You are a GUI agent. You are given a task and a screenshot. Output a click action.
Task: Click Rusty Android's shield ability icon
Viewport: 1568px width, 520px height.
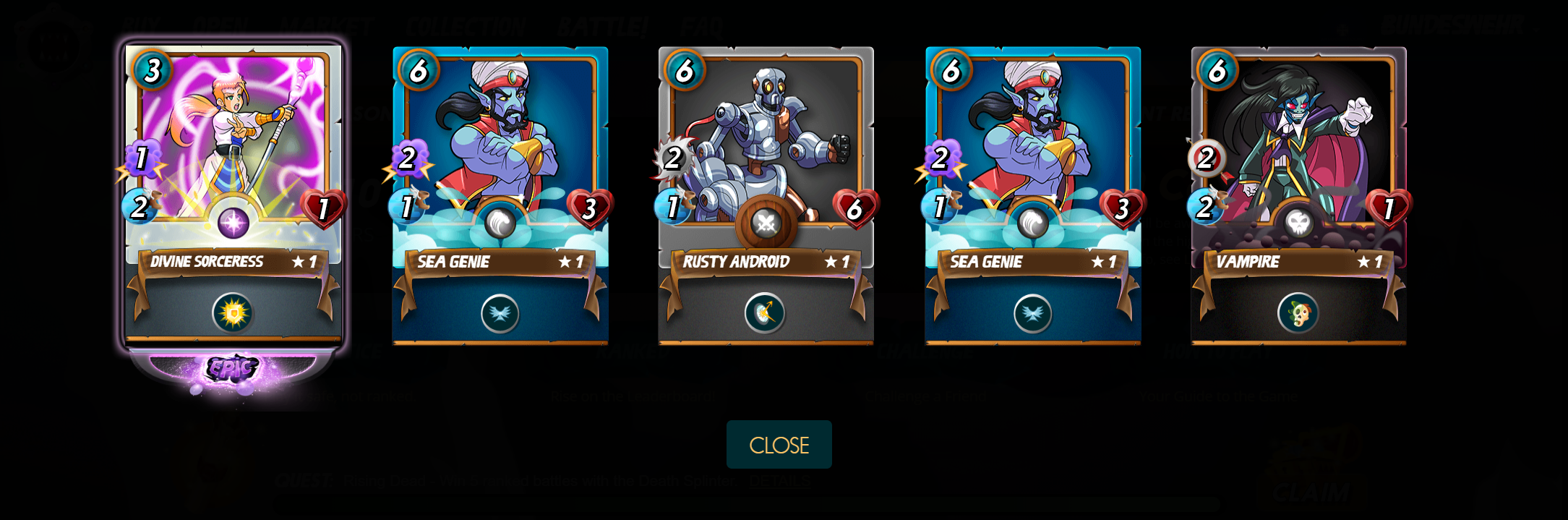[765, 313]
